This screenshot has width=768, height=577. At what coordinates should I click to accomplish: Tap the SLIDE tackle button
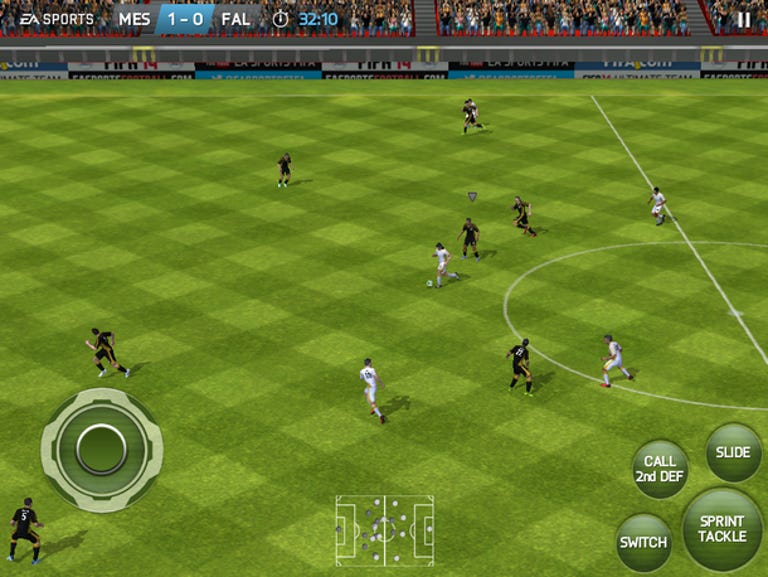pos(733,453)
